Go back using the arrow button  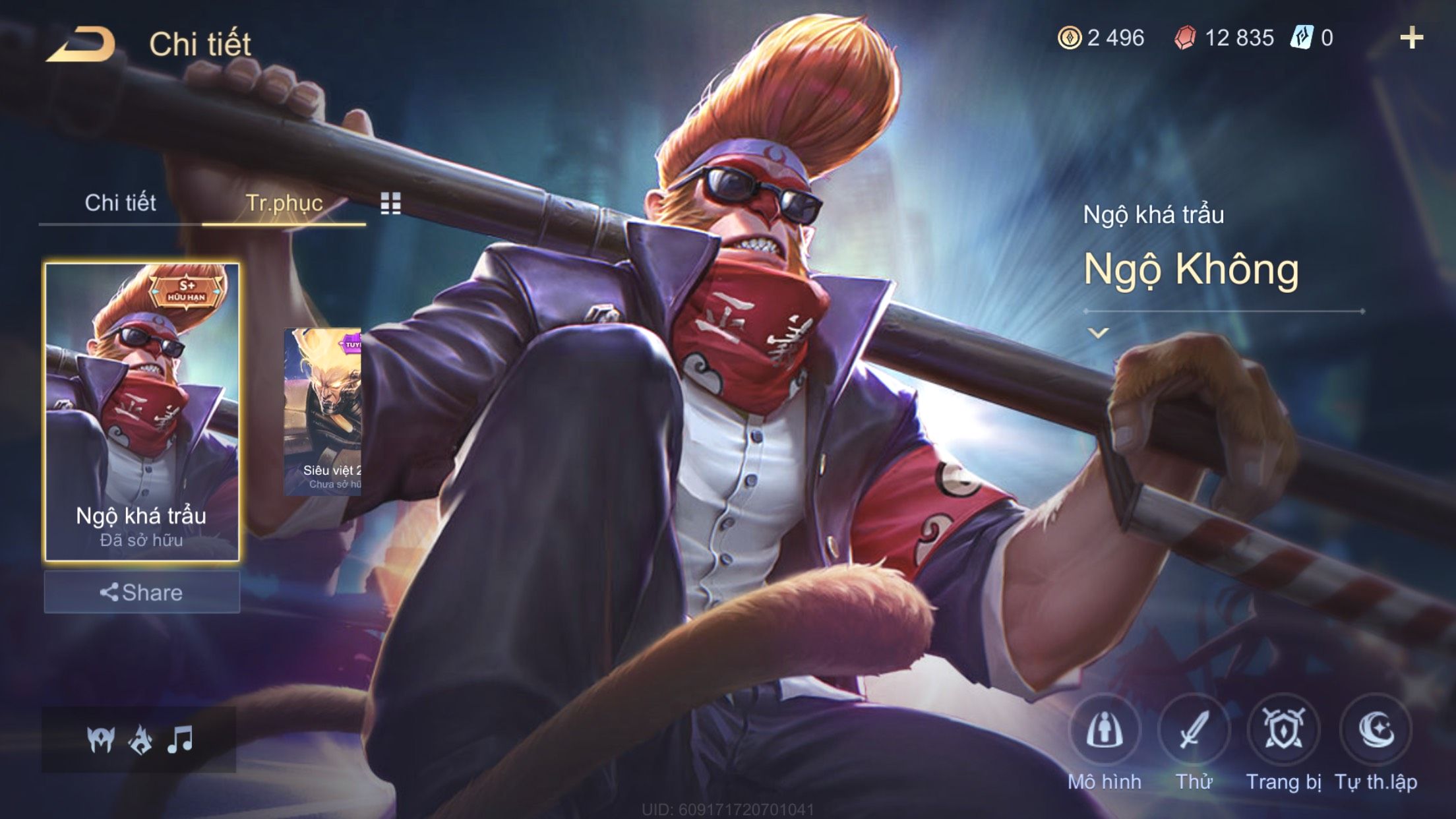point(81,45)
